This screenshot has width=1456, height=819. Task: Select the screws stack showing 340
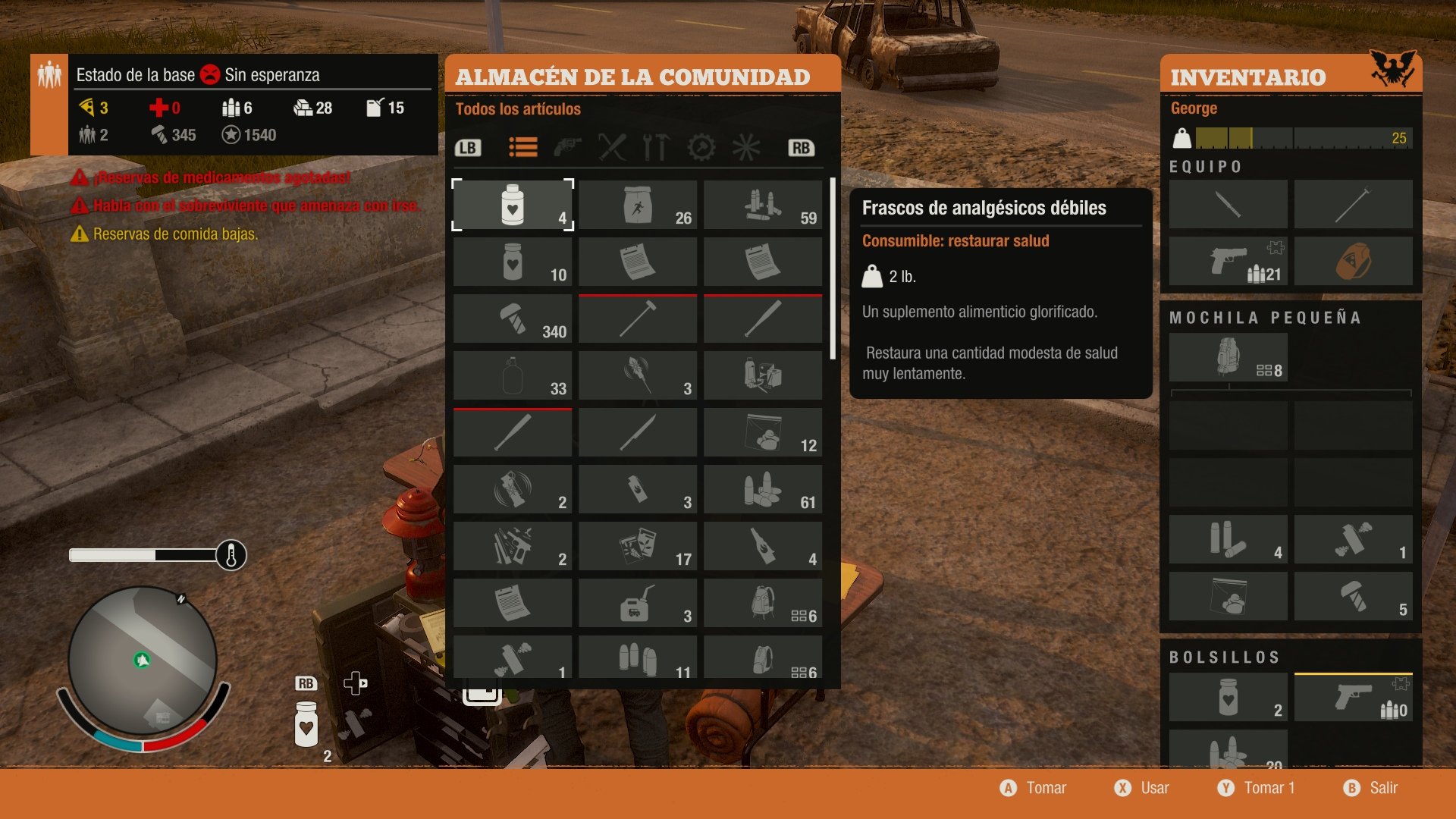pos(513,318)
